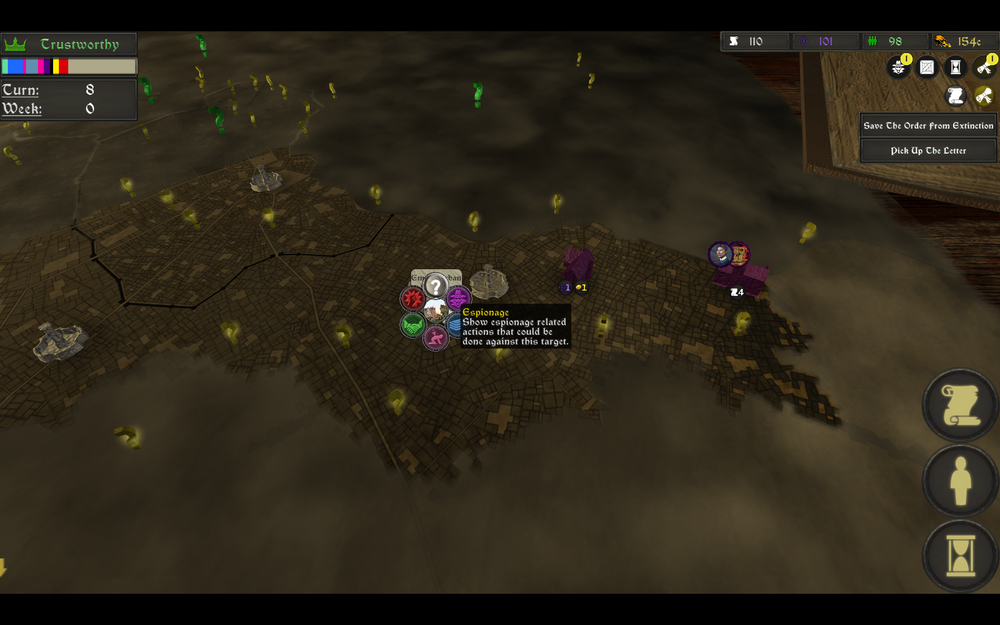The width and height of the screenshot is (1000, 625).
Task: Open the large scroll button on right
Action: coord(960,405)
